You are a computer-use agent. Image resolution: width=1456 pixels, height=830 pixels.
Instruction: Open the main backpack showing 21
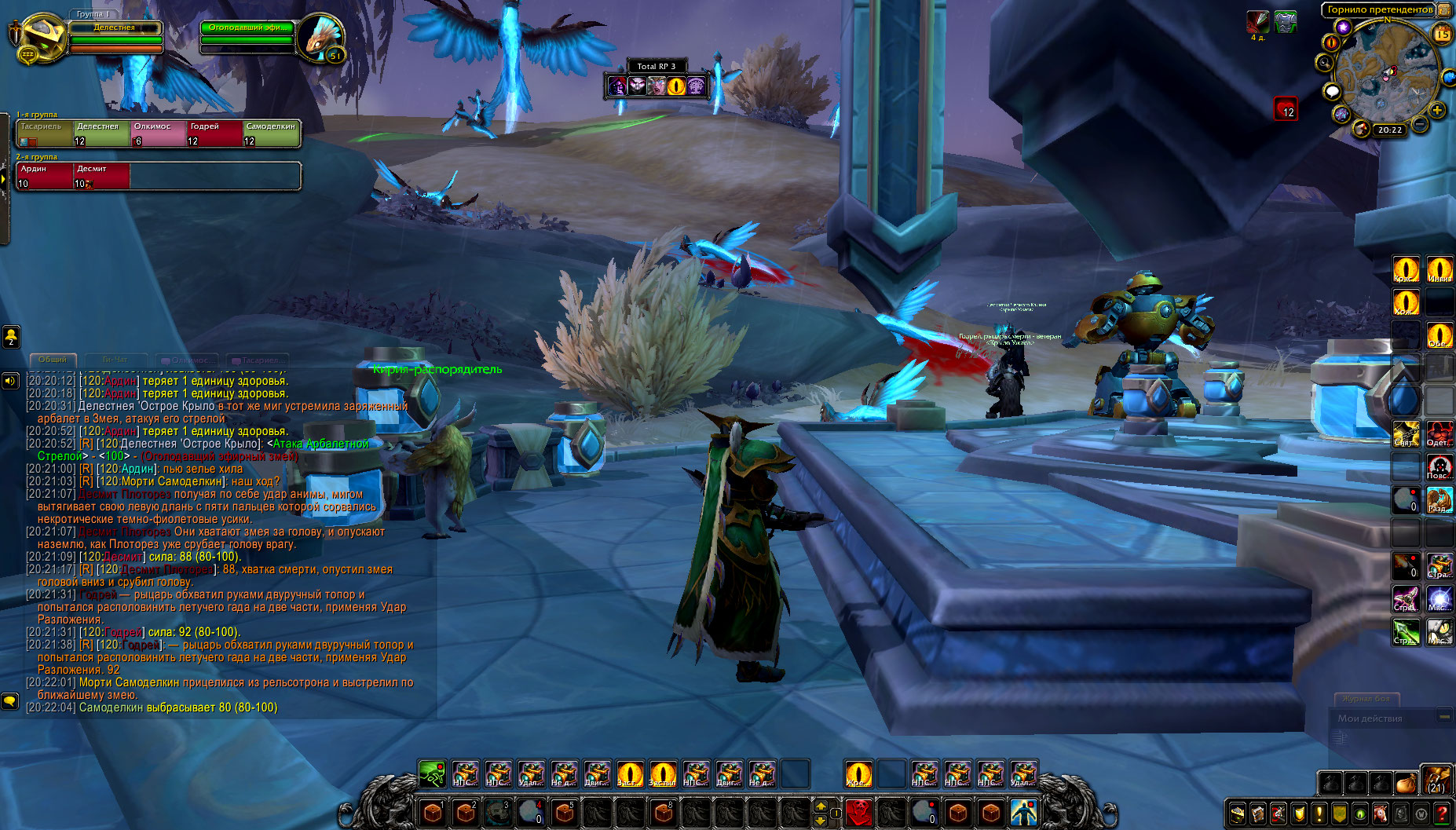pos(1436,781)
